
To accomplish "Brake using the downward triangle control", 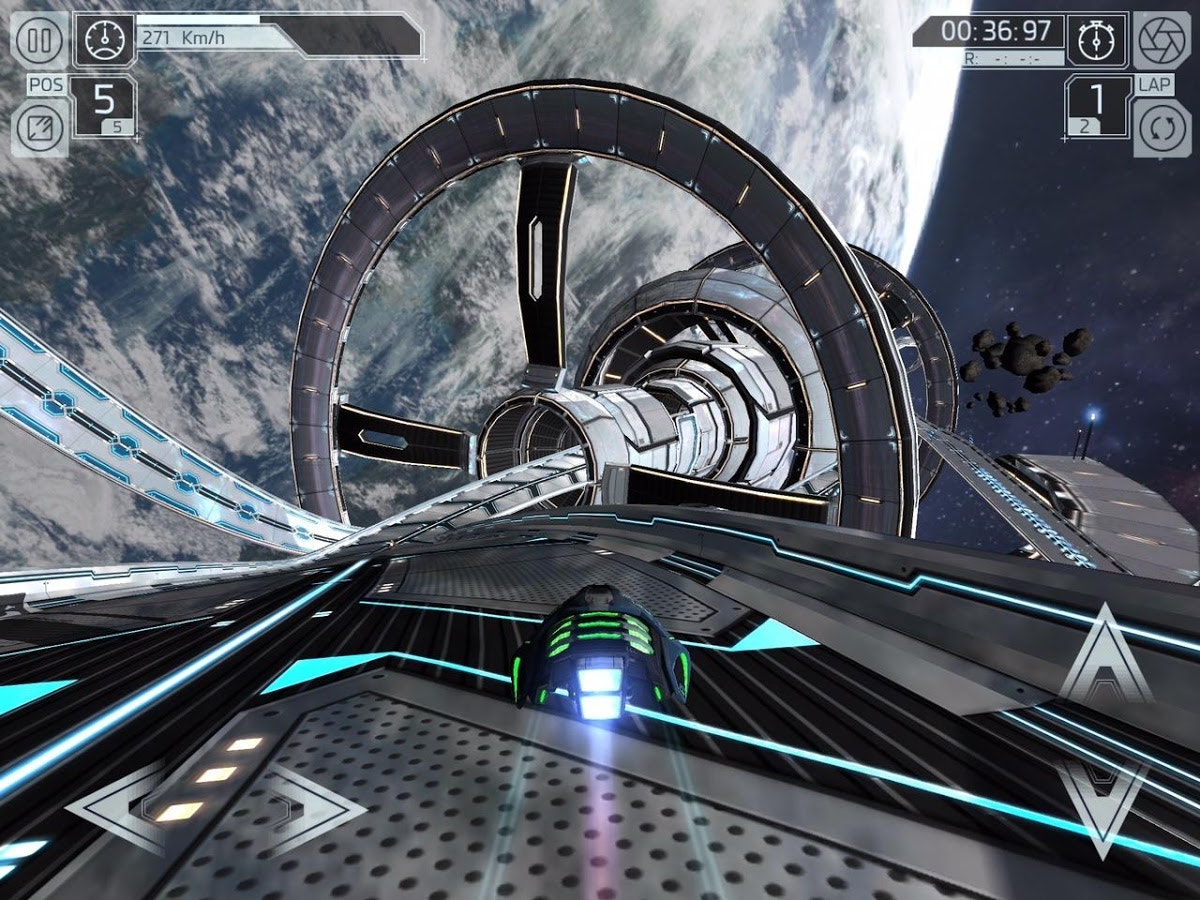I will [x=1105, y=795].
